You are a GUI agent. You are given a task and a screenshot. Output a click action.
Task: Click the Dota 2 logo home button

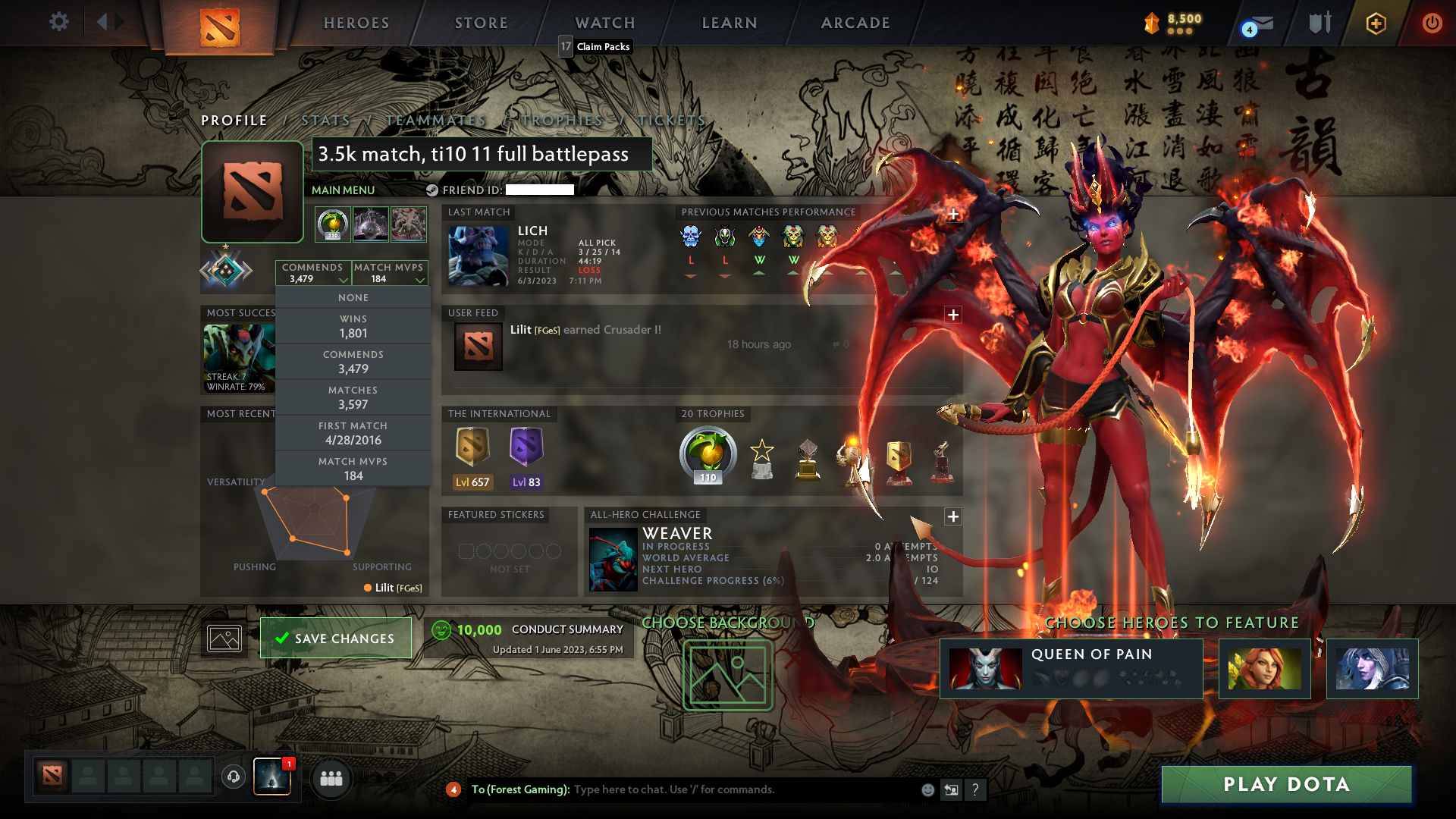pos(218,23)
